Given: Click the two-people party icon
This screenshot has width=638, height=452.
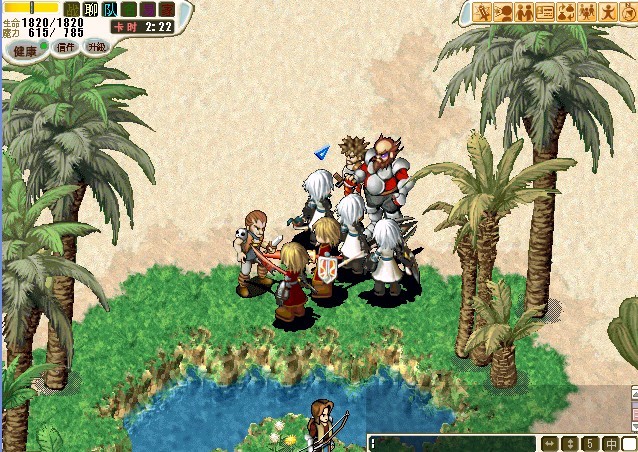Looking at the screenshot, I should (524, 13).
